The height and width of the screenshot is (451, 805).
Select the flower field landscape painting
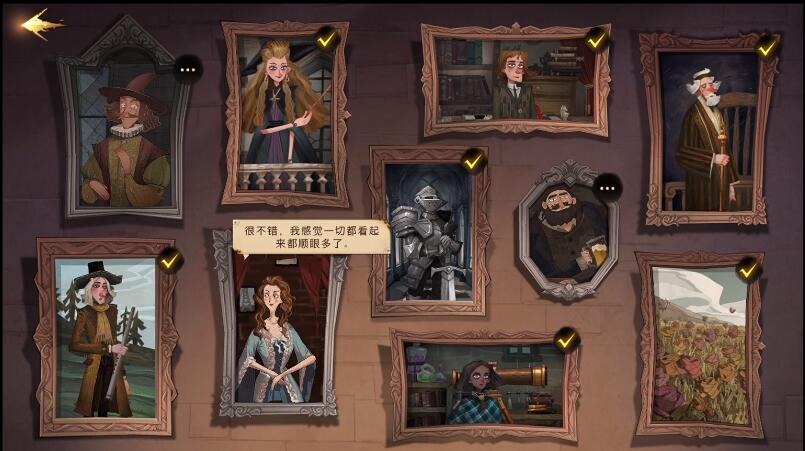click(x=699, y=345)
